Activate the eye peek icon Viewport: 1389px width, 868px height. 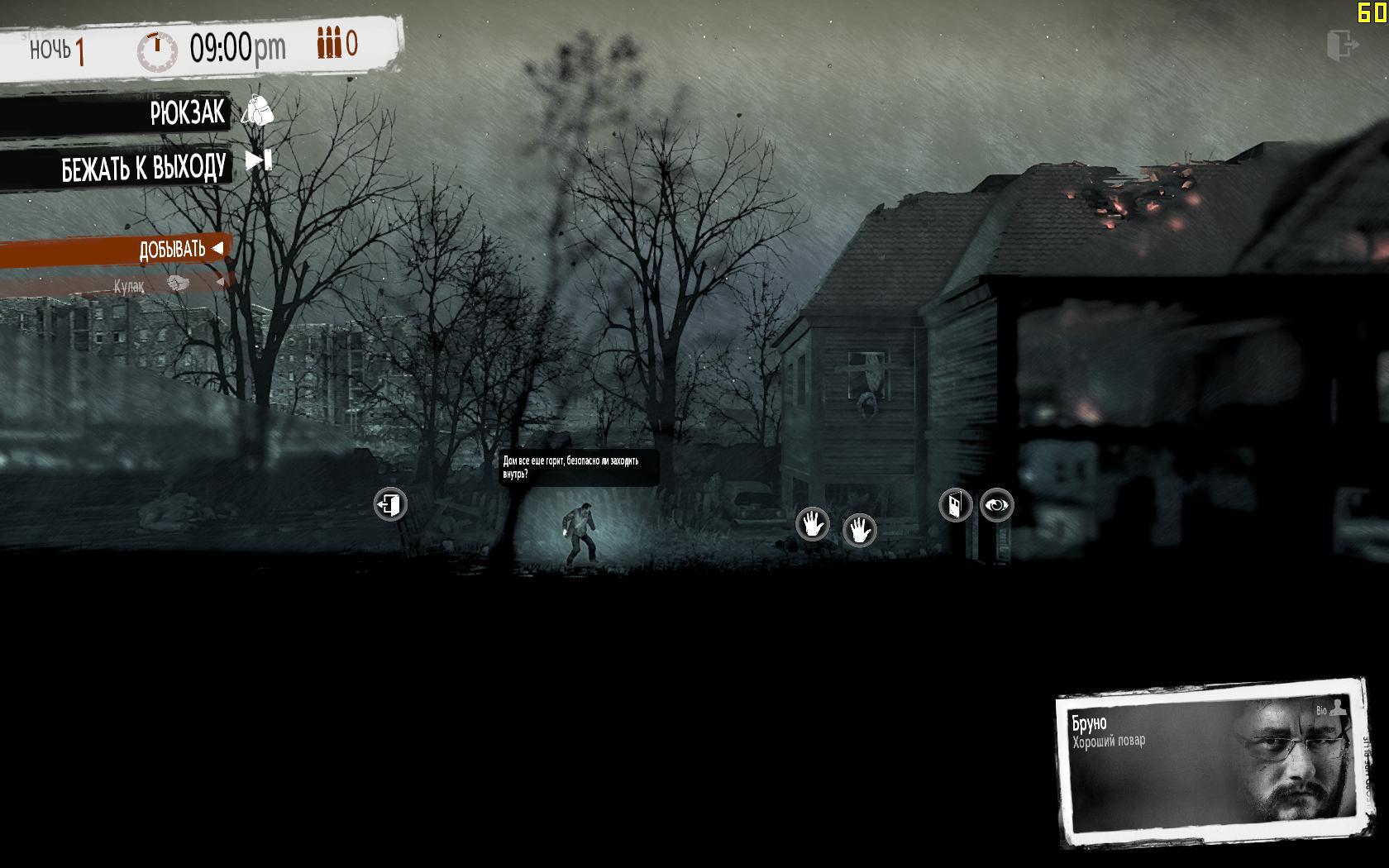(997, 505)
